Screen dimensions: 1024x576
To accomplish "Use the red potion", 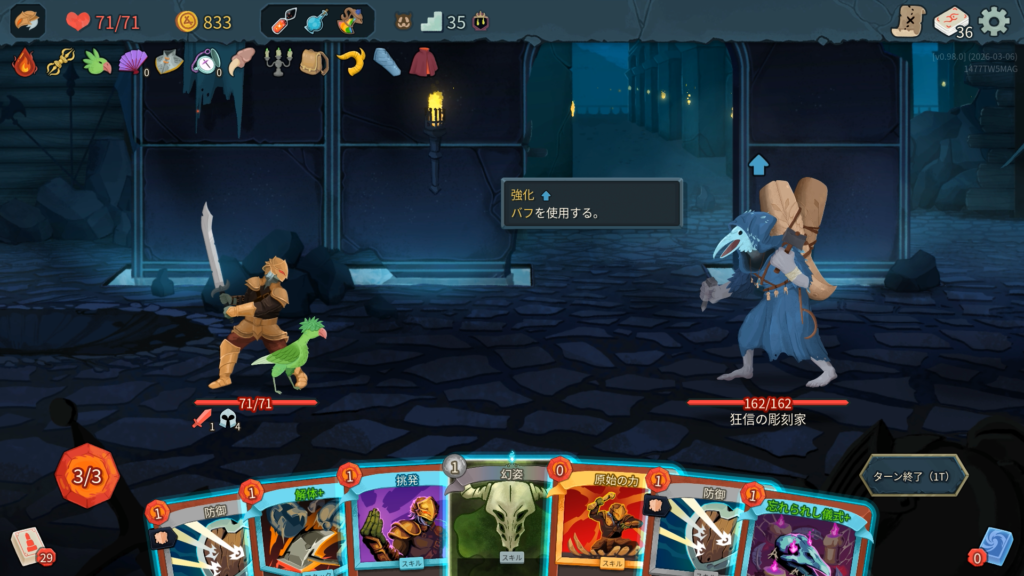I will [284, 21].
